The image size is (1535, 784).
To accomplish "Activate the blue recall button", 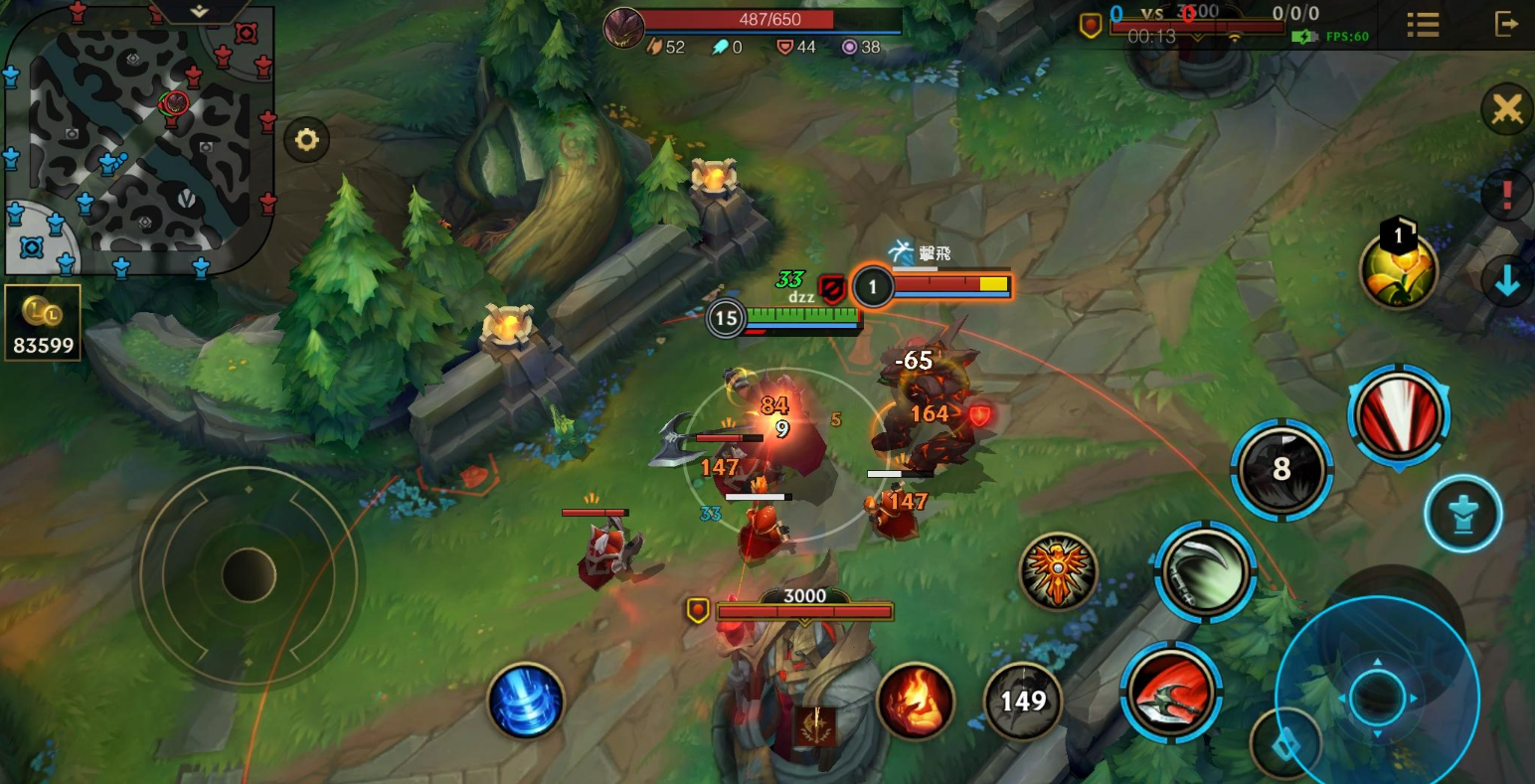I will click(x=526, y=700).
